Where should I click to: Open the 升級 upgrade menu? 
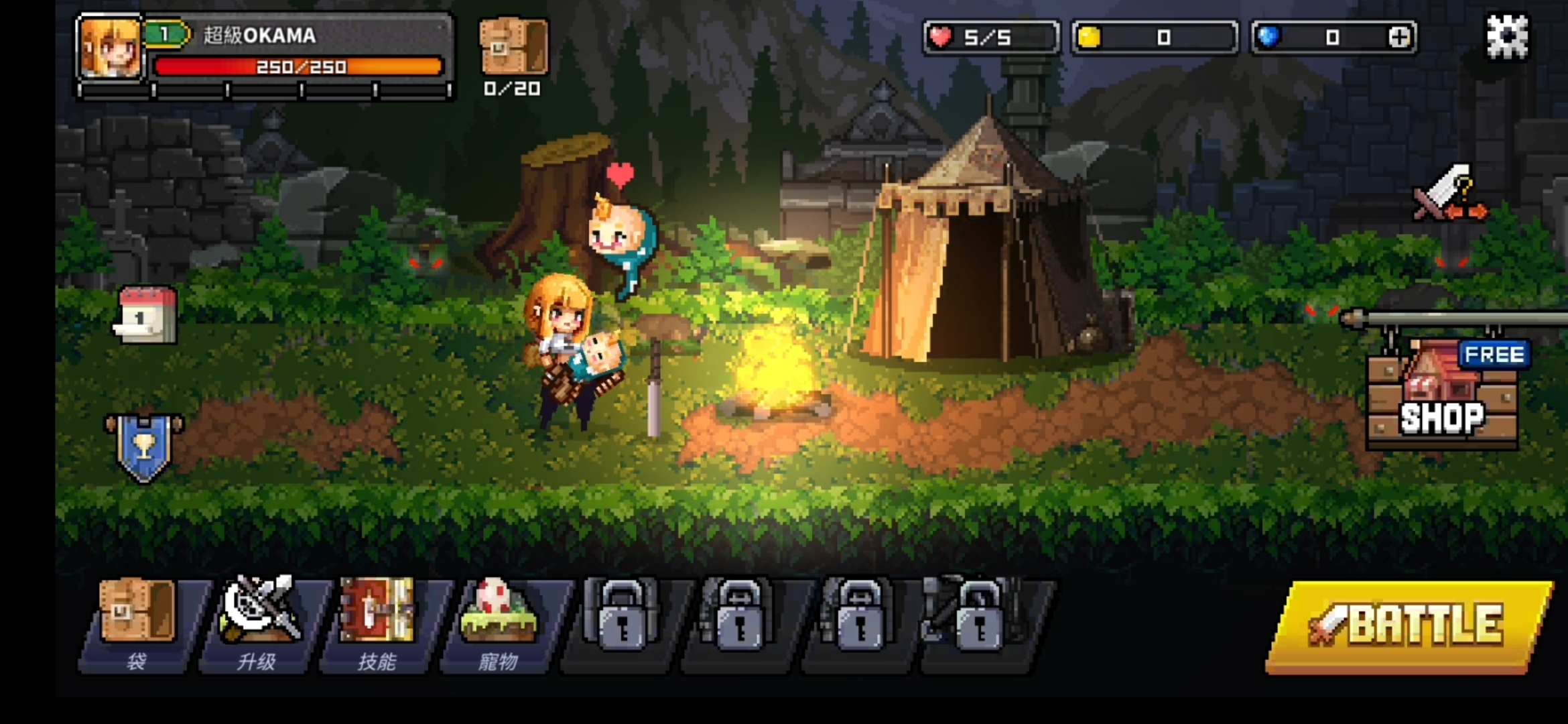point(261,620)
